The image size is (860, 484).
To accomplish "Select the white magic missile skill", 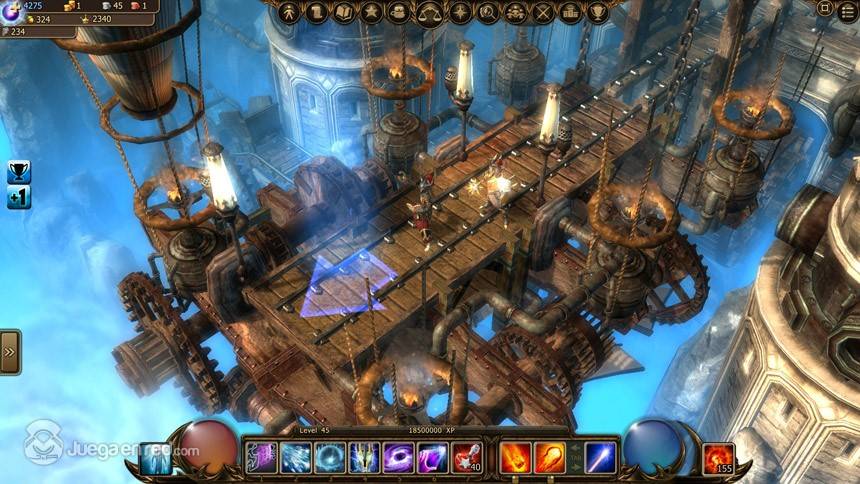I will 600,458.
